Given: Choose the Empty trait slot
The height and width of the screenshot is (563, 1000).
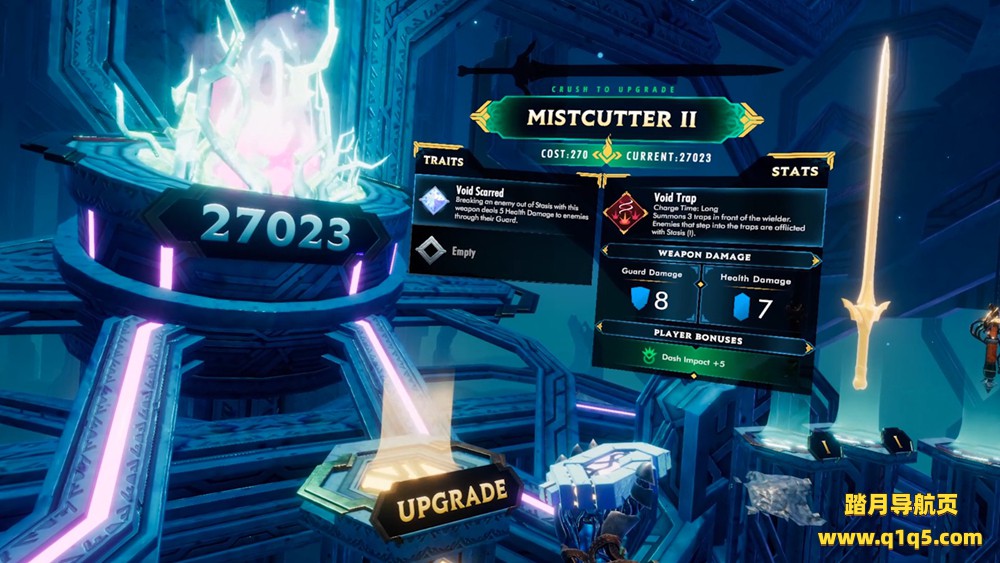Looking at the screenshot, I should 463,253.
